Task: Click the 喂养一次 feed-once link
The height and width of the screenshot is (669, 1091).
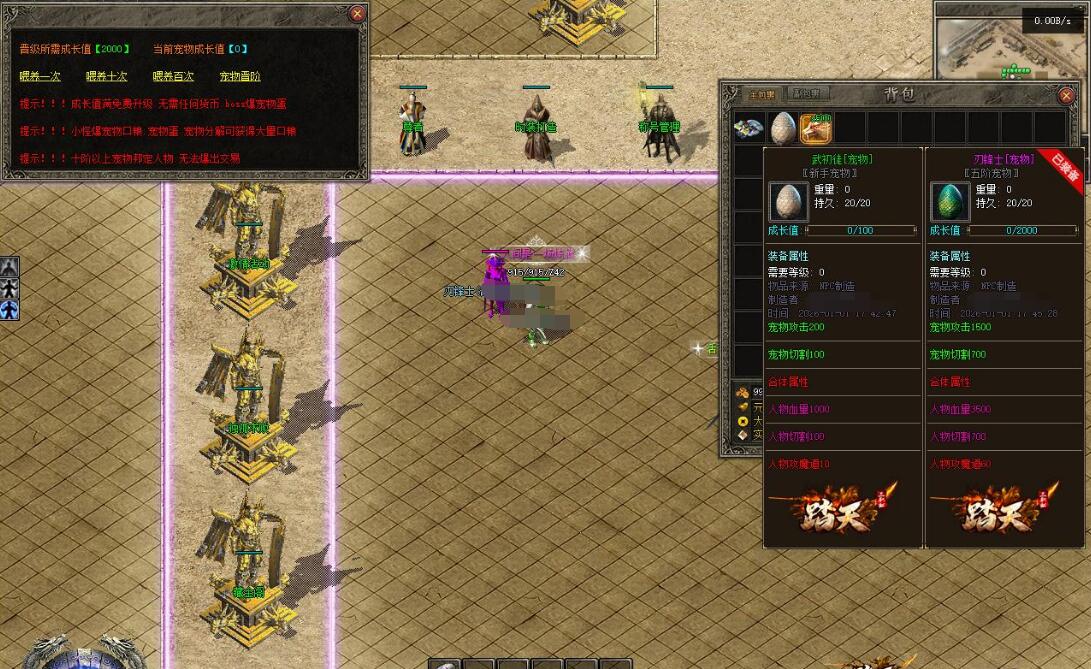Action: (40, 76)
